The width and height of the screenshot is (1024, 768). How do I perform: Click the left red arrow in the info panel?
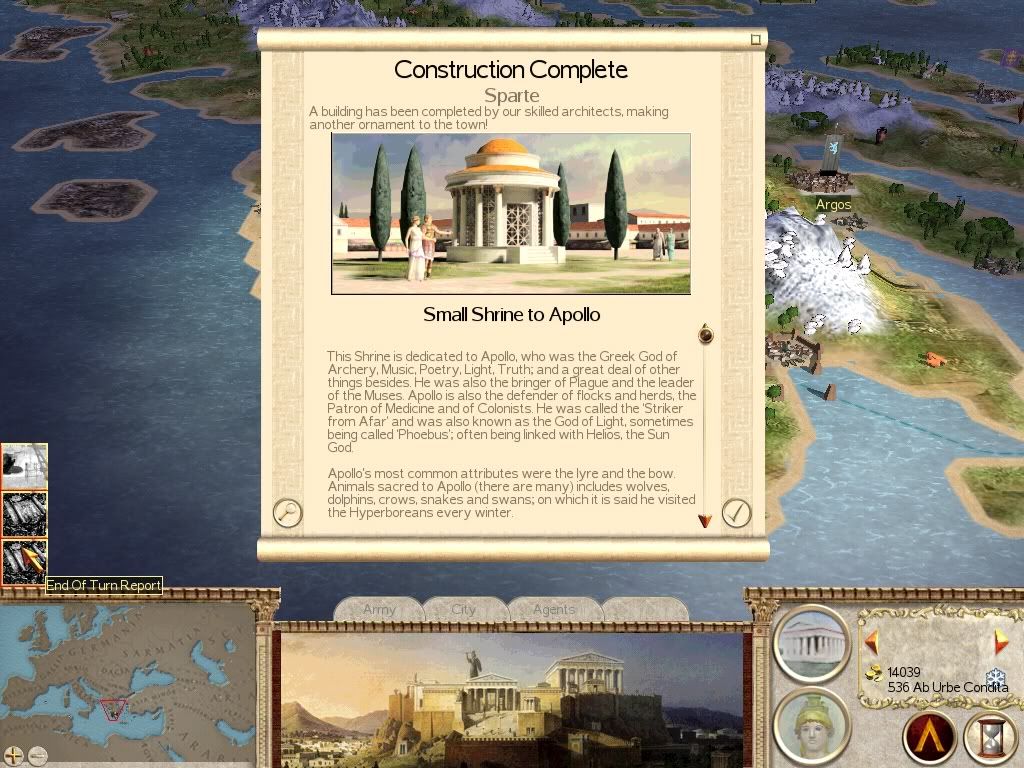pos(871,642)
